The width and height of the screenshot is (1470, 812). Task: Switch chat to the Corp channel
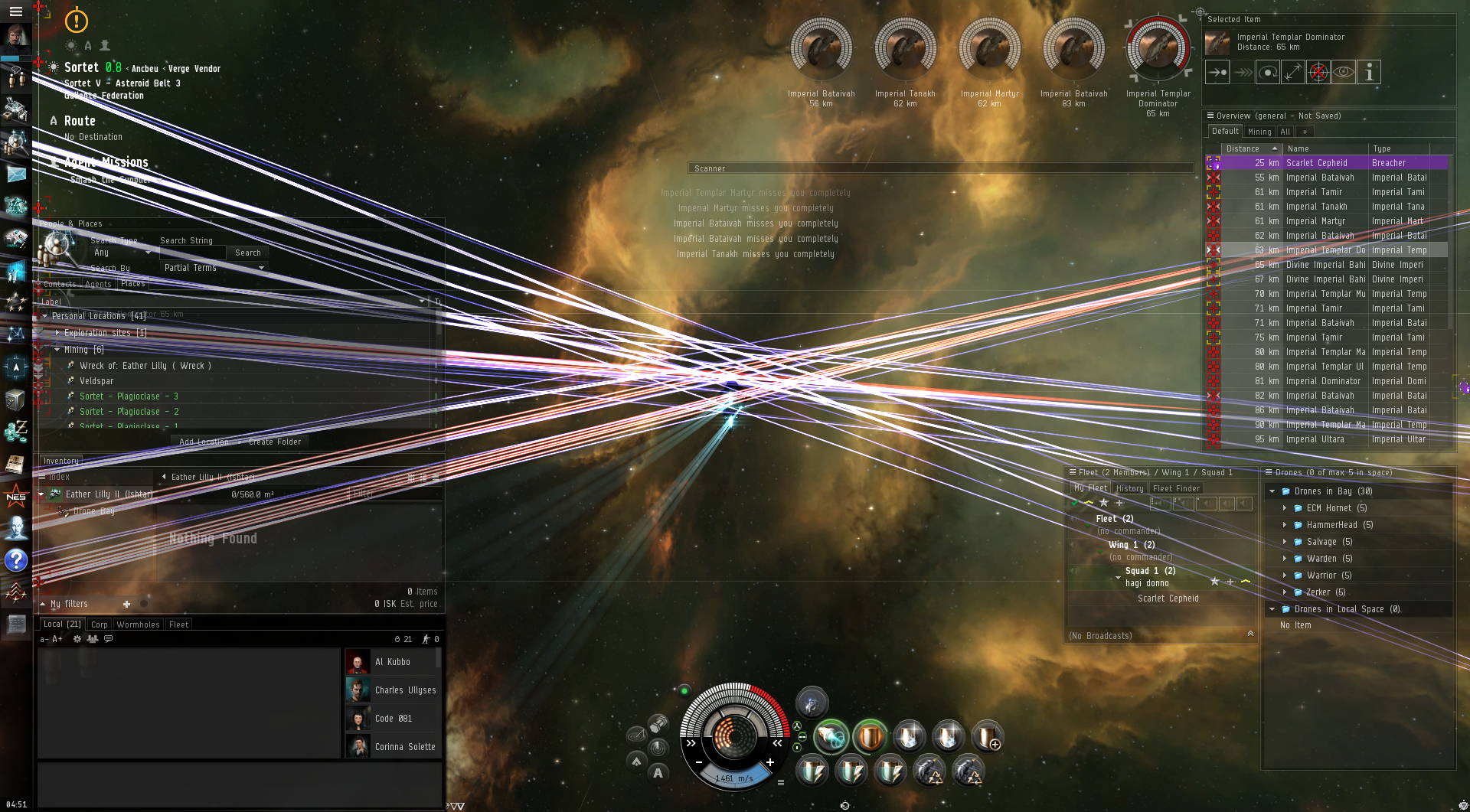click(x=99, y=624)
